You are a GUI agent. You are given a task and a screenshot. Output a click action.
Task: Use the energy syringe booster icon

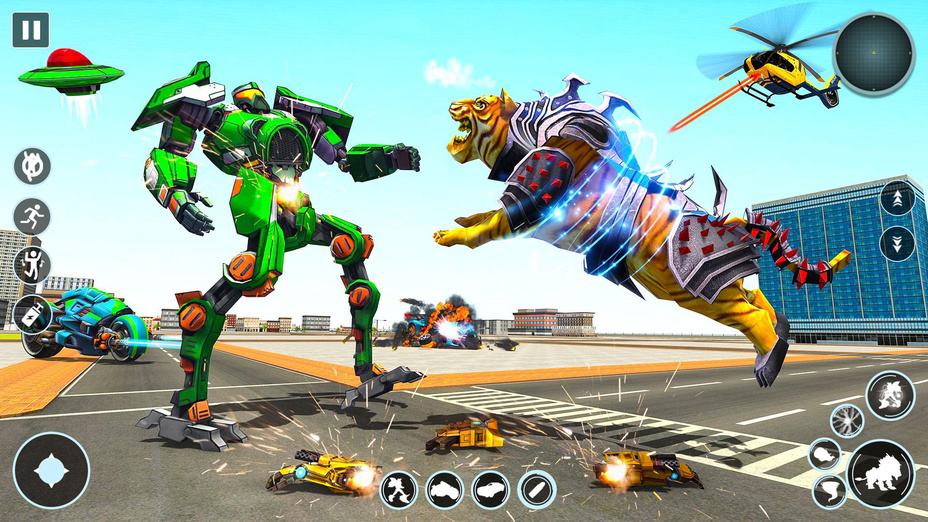(32, 314)
